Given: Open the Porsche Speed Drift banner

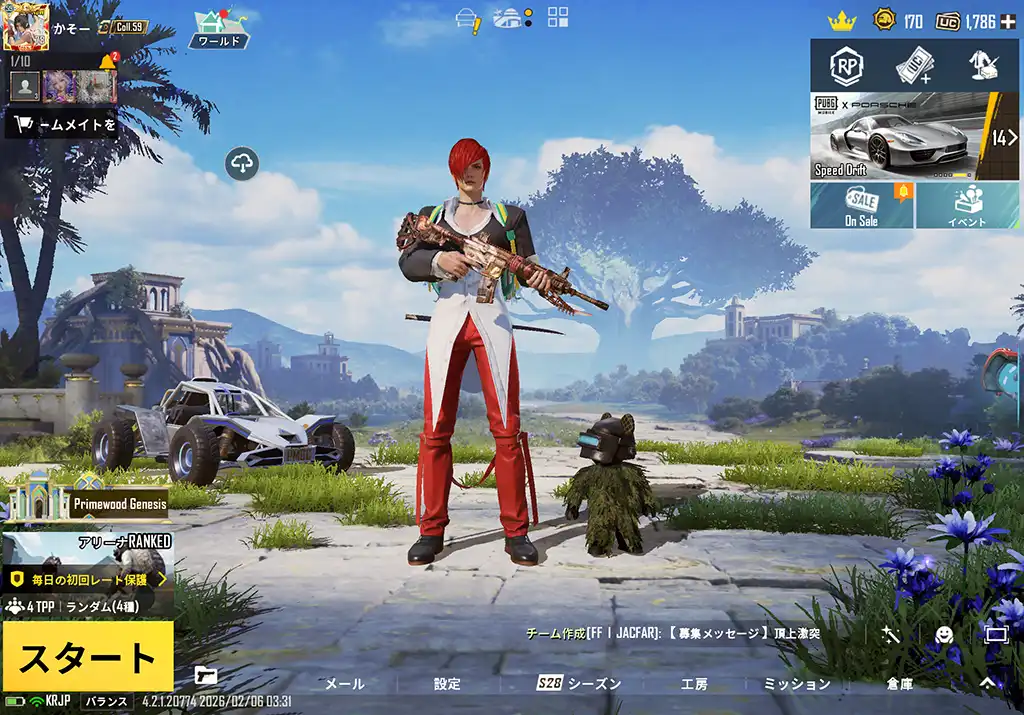Looking at the screenshot, I should click(900, 136).
